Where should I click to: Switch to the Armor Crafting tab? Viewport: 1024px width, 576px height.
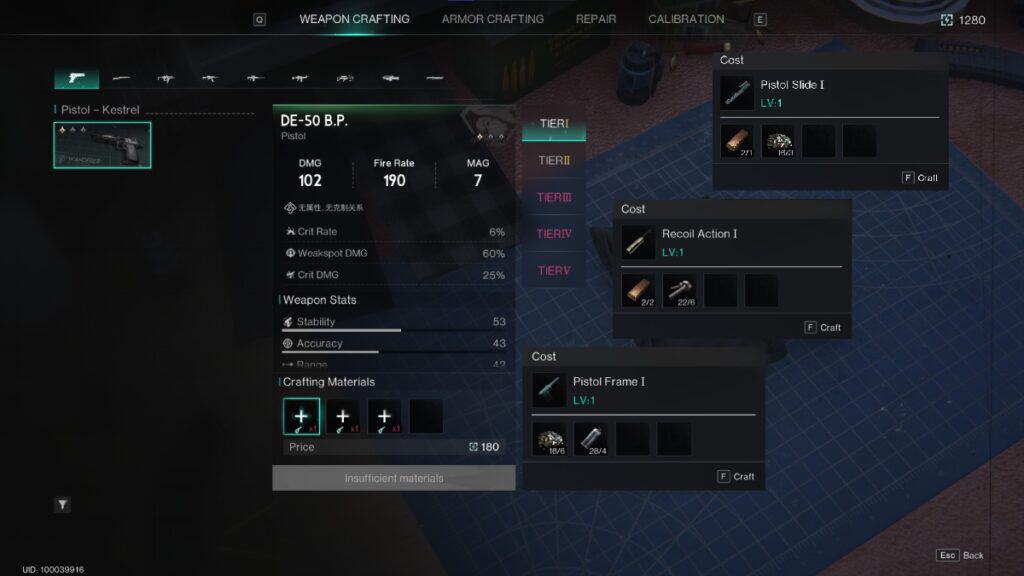(x=492, y=19)
